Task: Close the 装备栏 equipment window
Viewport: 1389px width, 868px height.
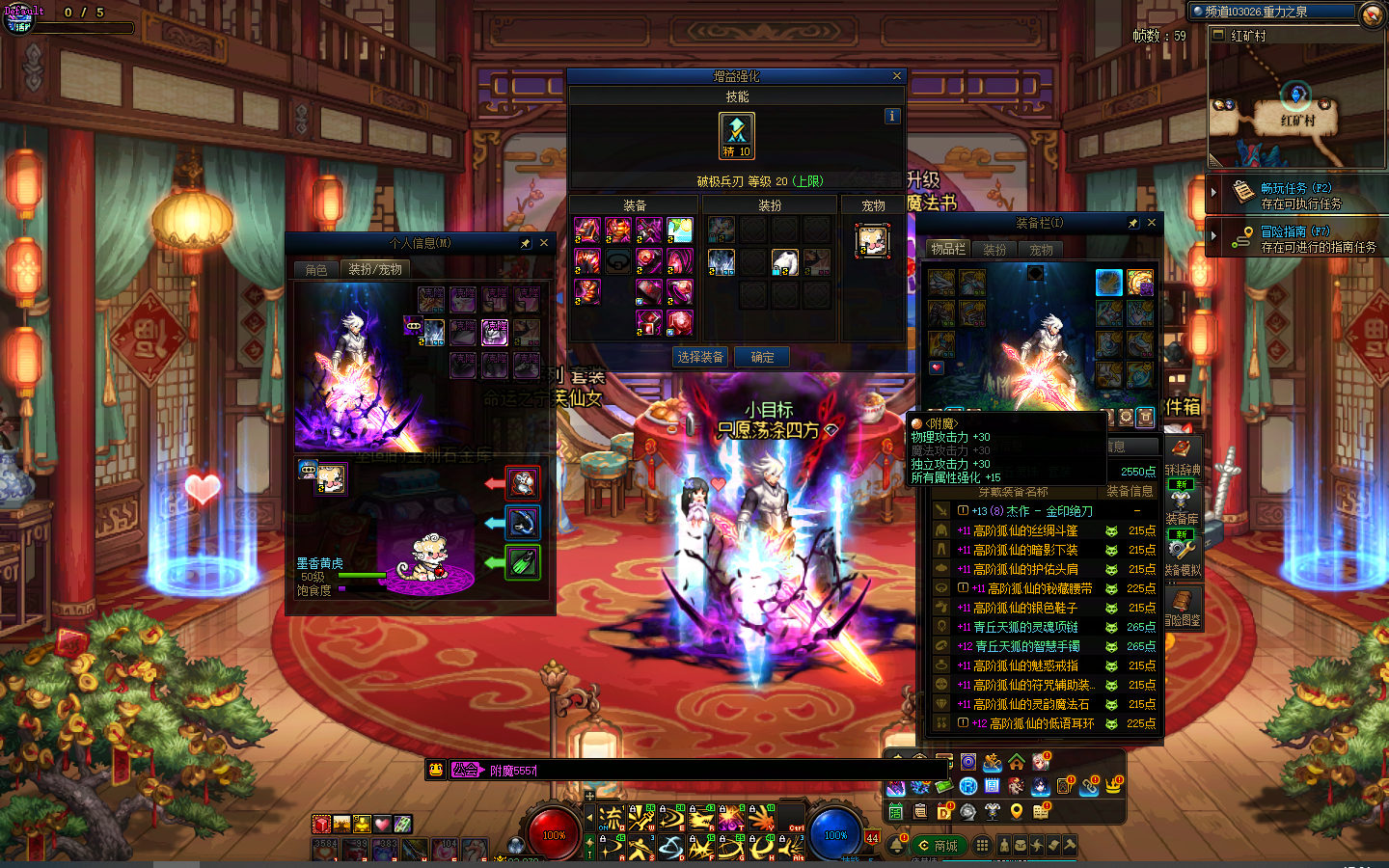Action: pyautogui.click(x=1152, y=223)
